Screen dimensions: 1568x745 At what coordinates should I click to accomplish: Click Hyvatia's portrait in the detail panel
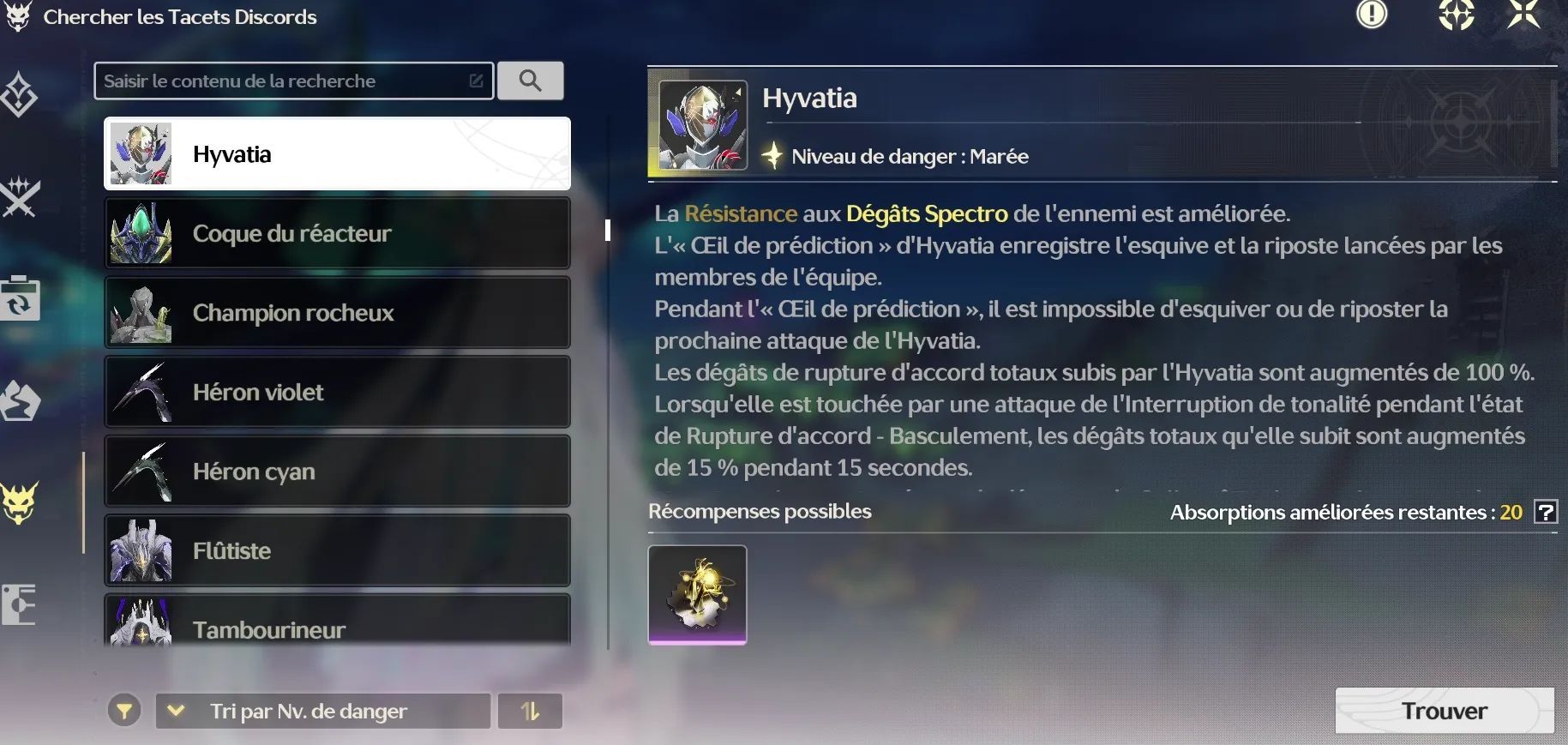(x=702, y=125)
